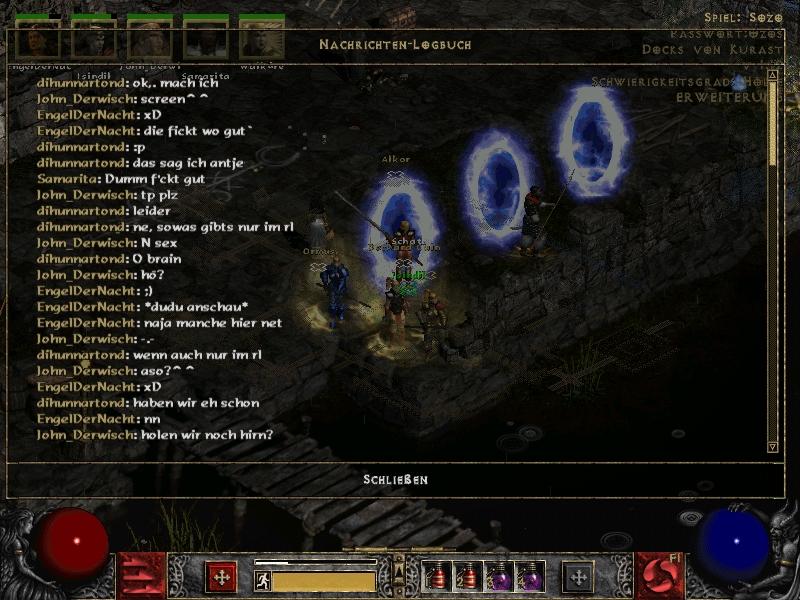
Task: Open the red new stat points button
Action: 141,577
